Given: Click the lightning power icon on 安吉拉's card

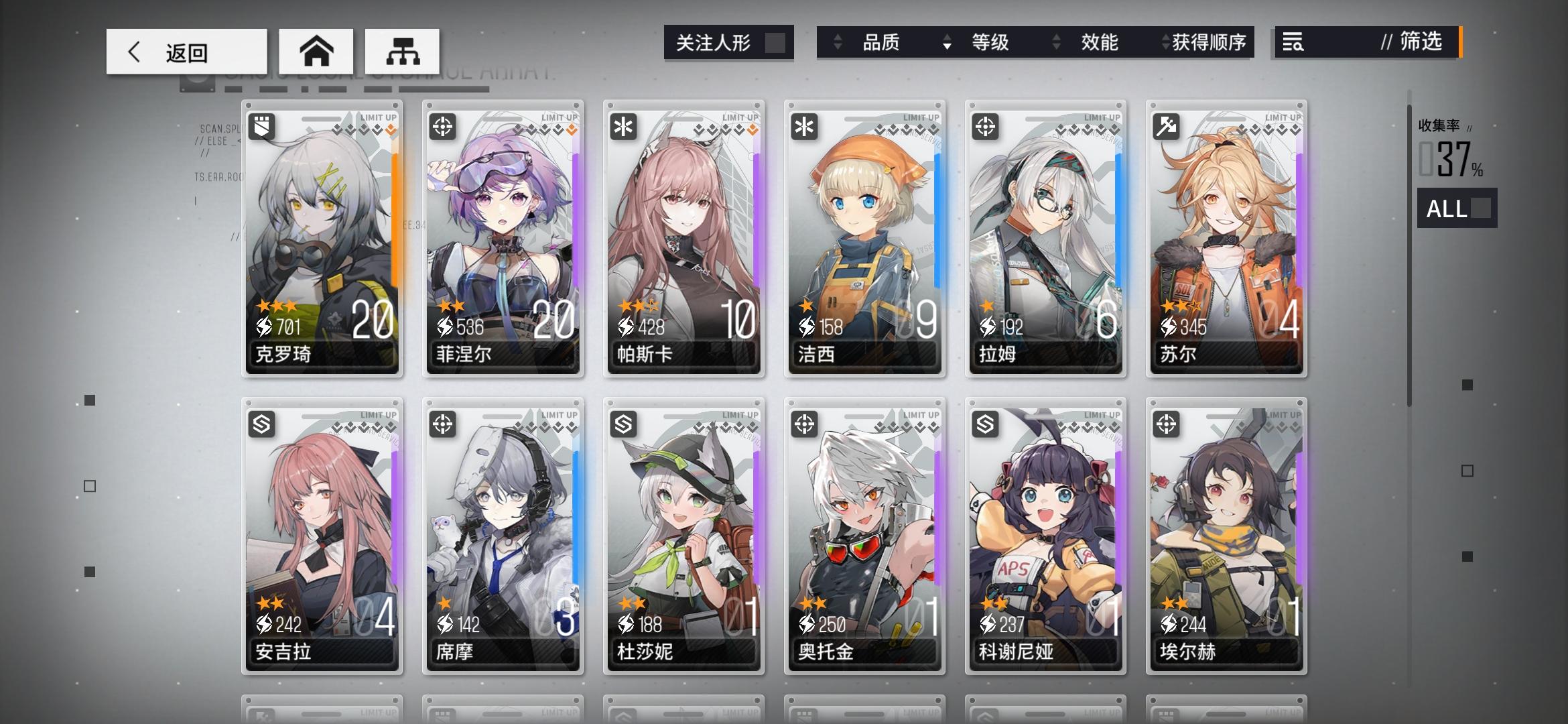Looking at the screenshot, I should point(265,622).
